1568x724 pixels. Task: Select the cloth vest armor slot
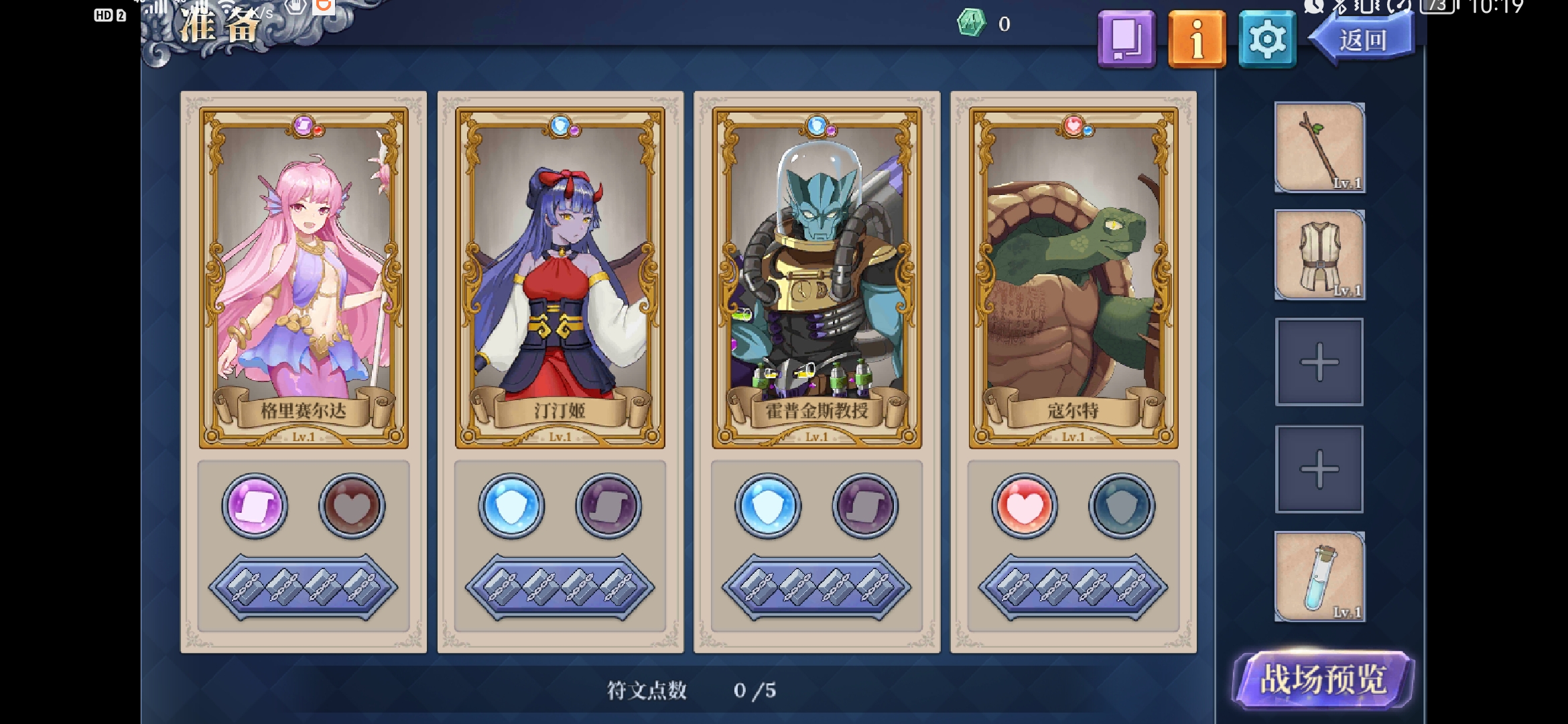click(1319, 255)
